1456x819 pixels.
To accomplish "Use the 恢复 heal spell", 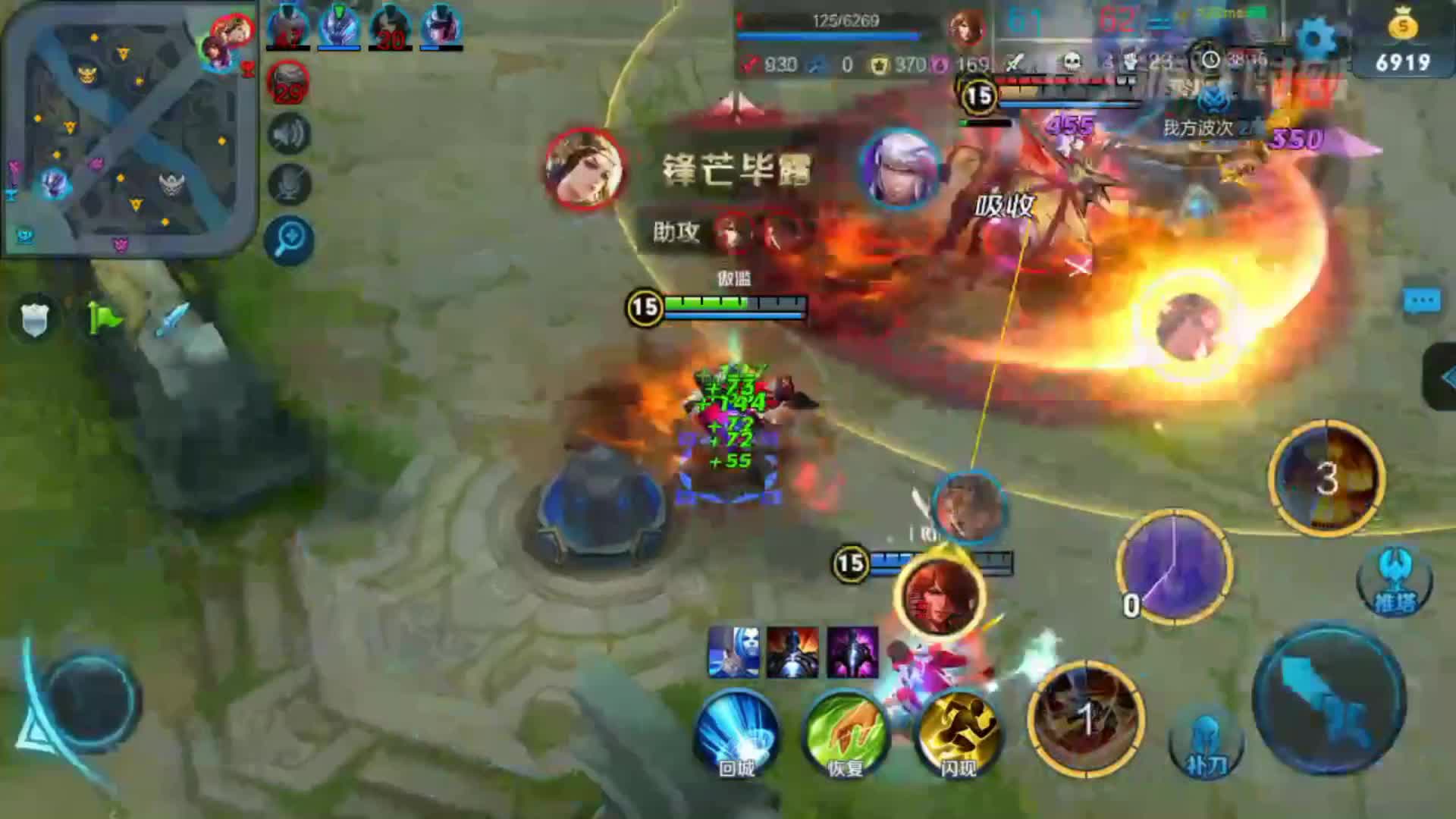I will [845, 733].
